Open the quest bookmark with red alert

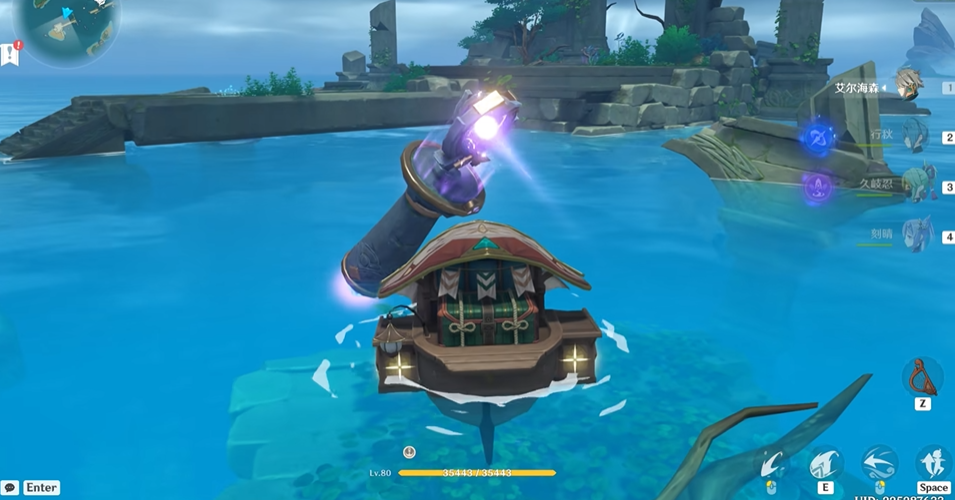[x=10, y=54]
